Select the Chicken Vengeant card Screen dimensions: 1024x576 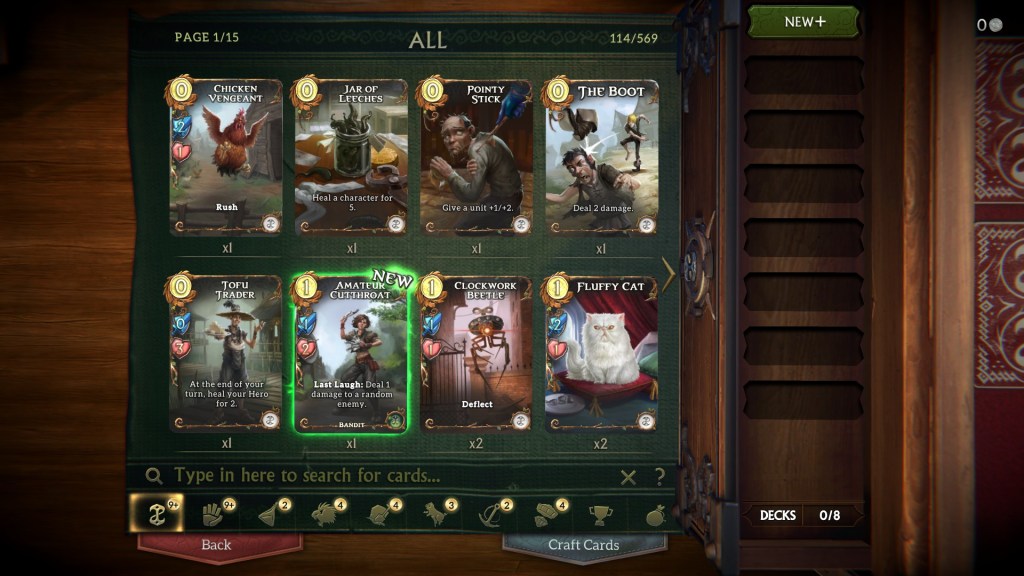coord(226,157)
